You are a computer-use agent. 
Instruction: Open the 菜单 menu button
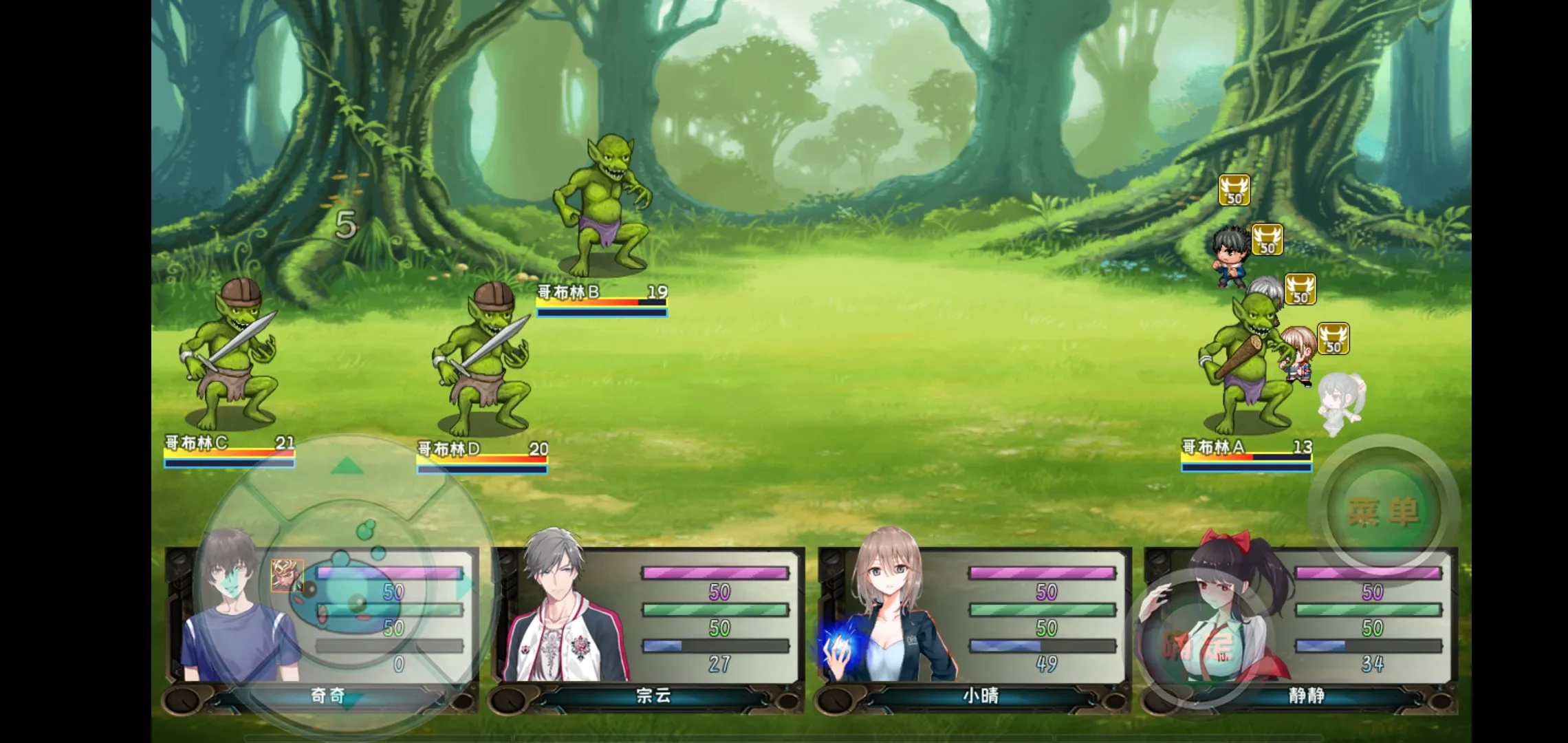point(1384,511)
